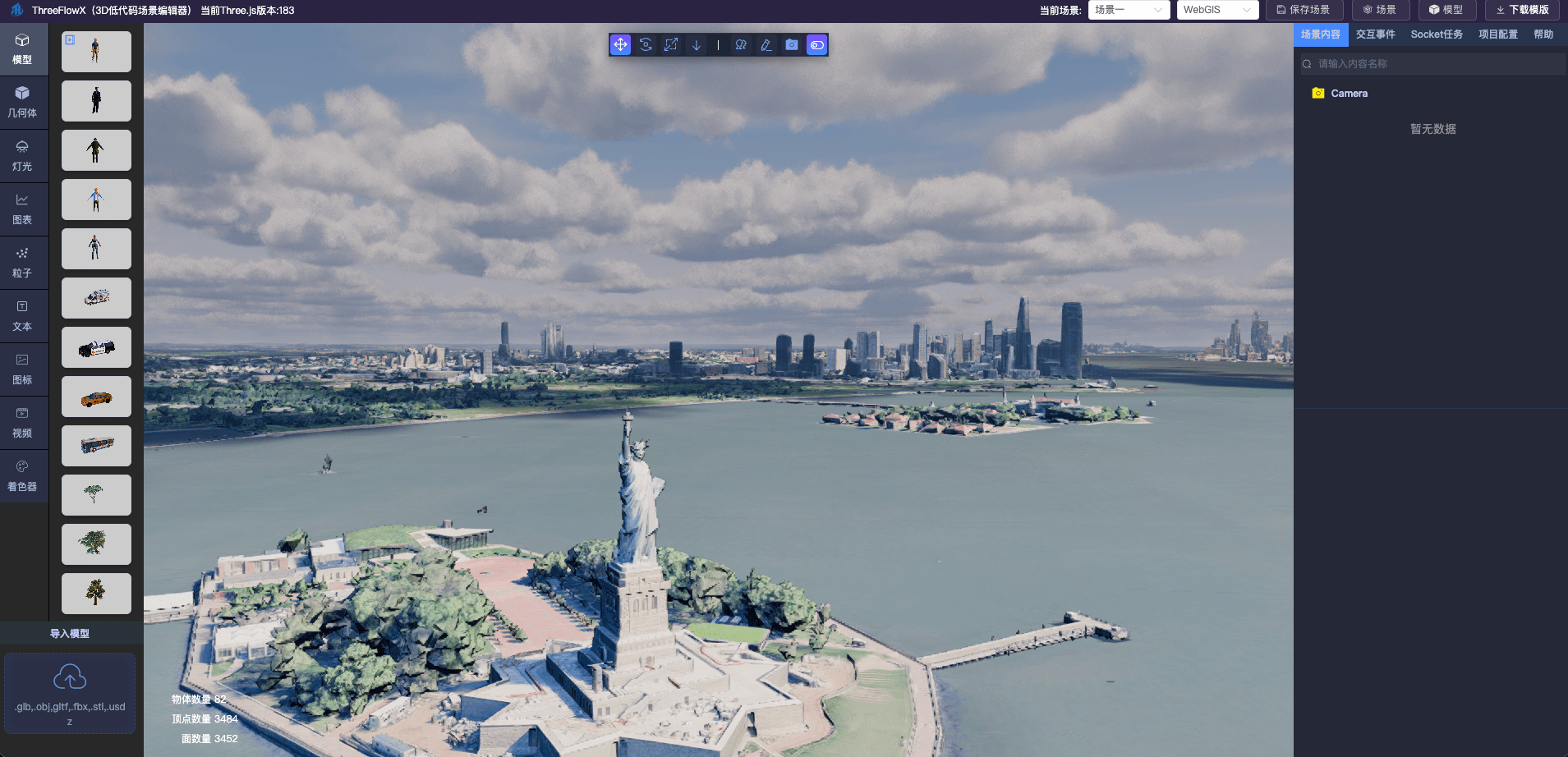Image resolution: width=1568 pixels, height=757 pixels.
Task: Open the 粒子 particles category
Action: pos(23,262)
